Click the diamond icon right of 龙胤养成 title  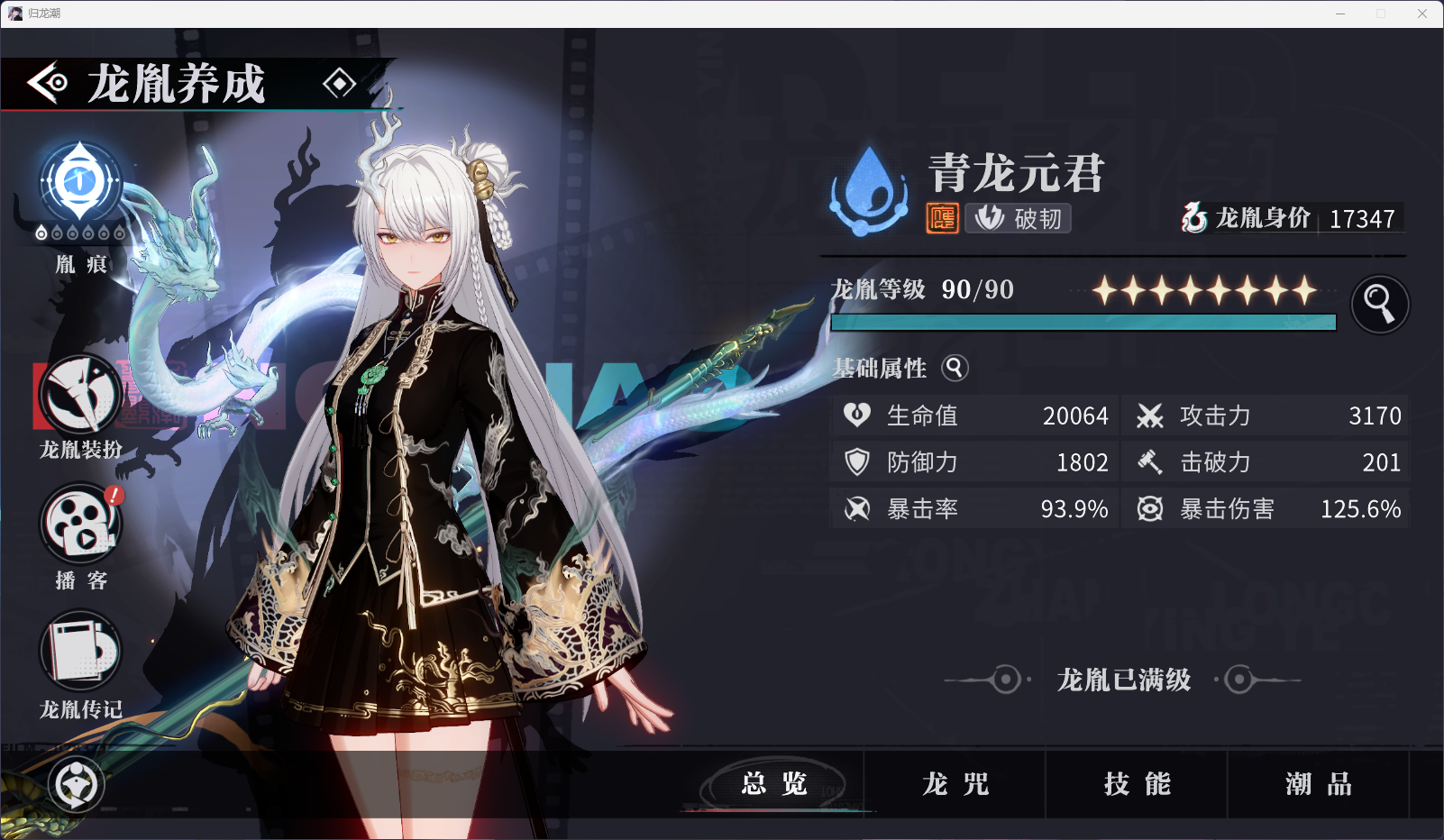coord(340,84)
